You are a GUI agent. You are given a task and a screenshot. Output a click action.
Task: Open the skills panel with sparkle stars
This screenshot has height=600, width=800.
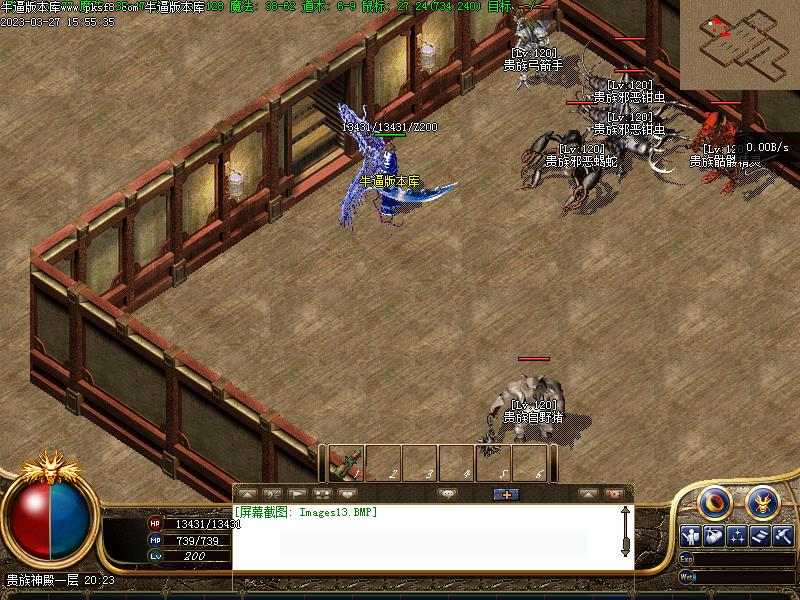click(737, 536)
